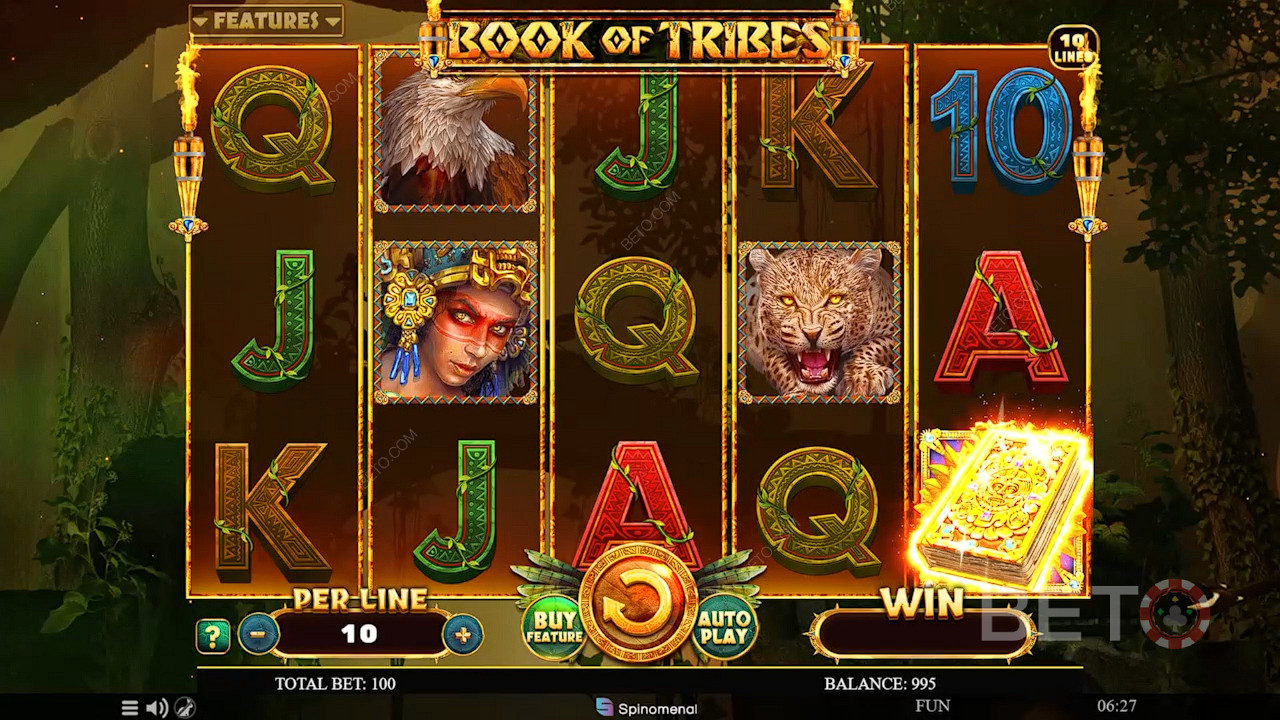This screenshot has height=720, width=1280.
Task: Open the question mark help/paytable
Action: (213, 635)
